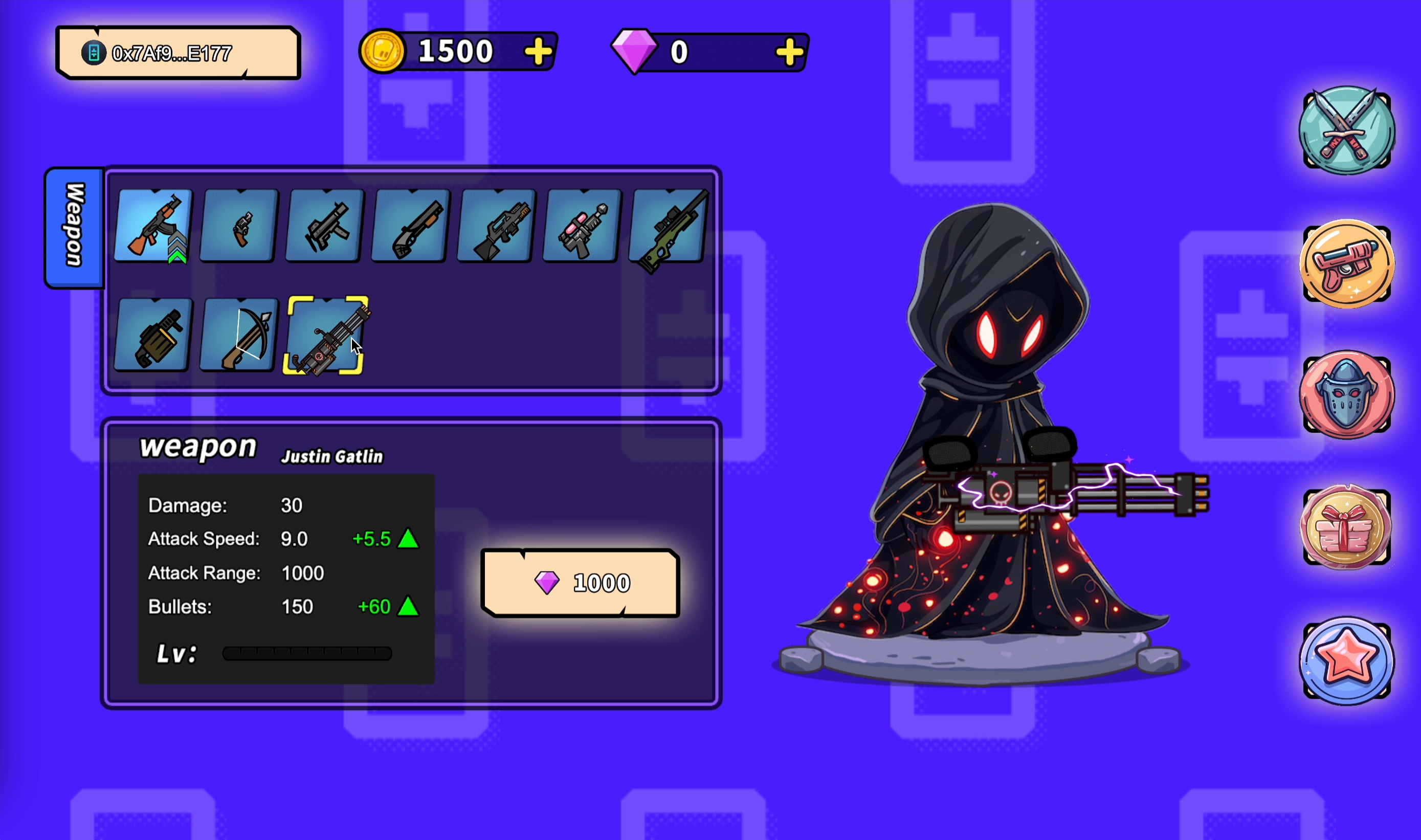The width and height of the screenshot is (1421, 840).
Task: Open the crossed knives battle menu
Action: coord(1346,131)
